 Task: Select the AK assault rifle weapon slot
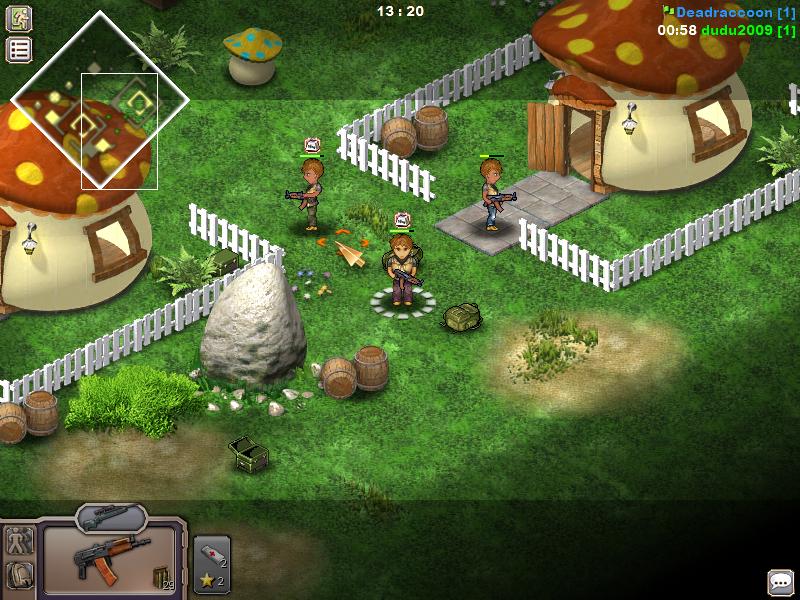tap(110, 562)
